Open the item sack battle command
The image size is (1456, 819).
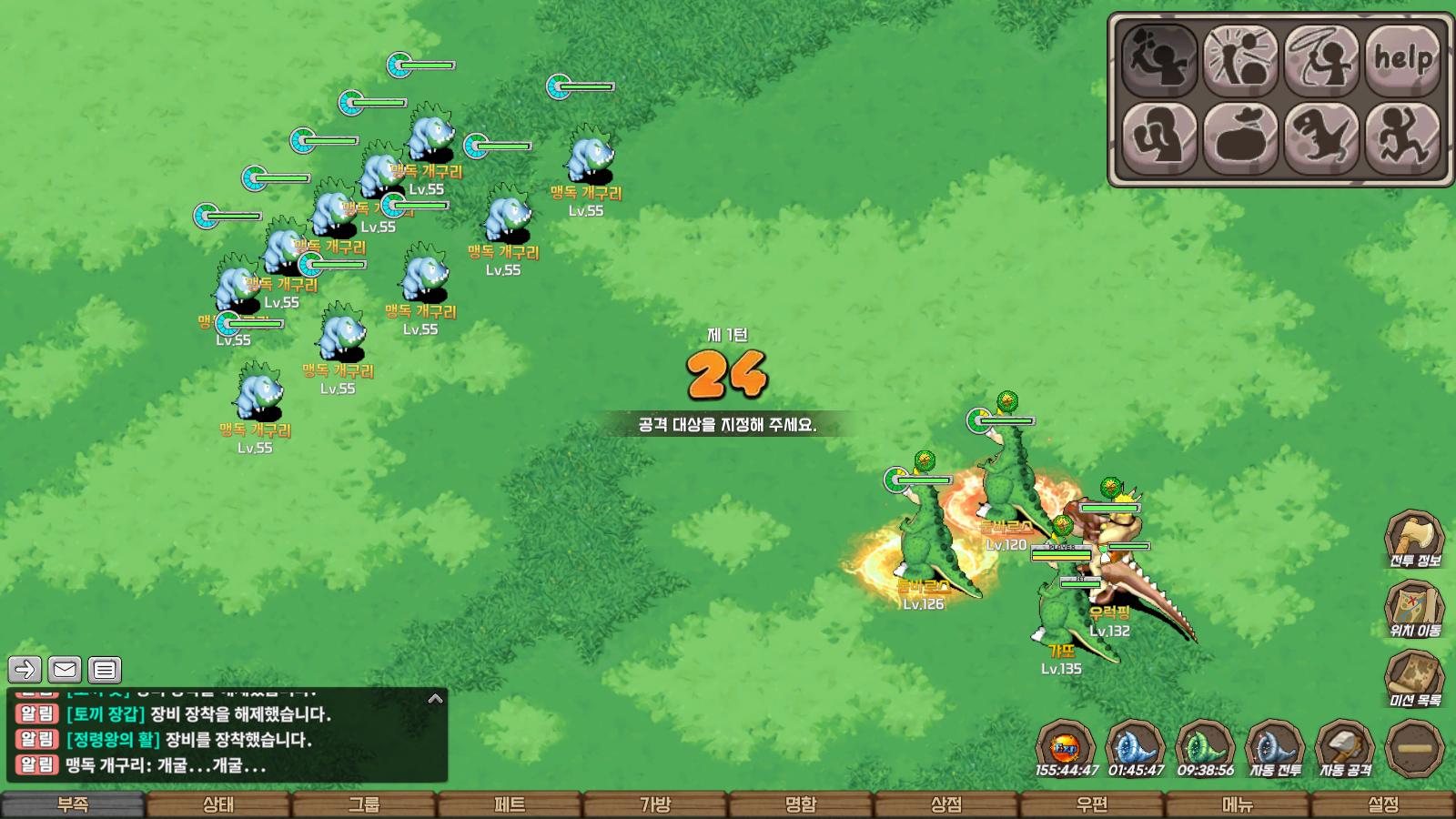click(x=1240, y=138)
